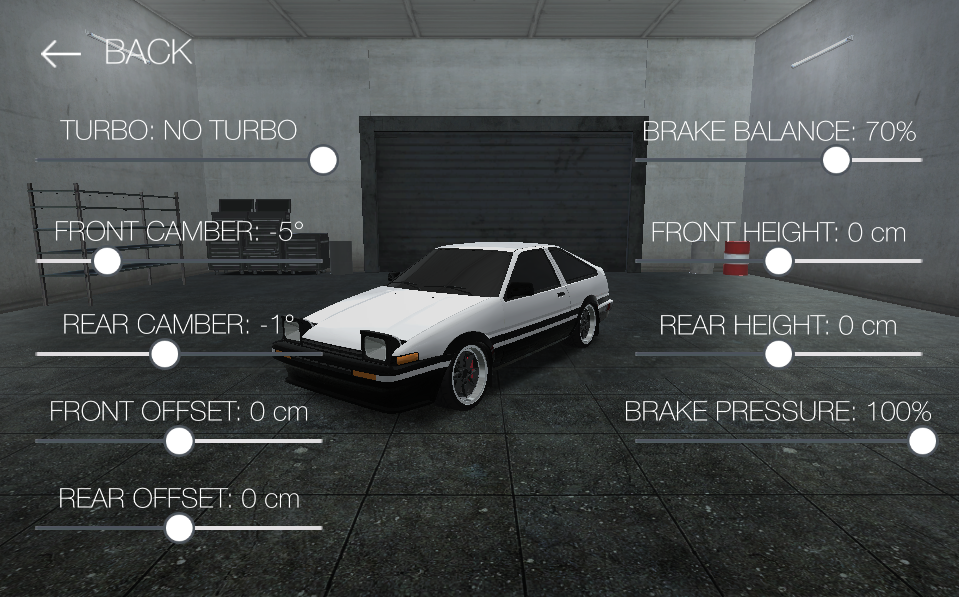Select the Rear Camber slider handle
The image size is (959, 597).
point(165,353)
